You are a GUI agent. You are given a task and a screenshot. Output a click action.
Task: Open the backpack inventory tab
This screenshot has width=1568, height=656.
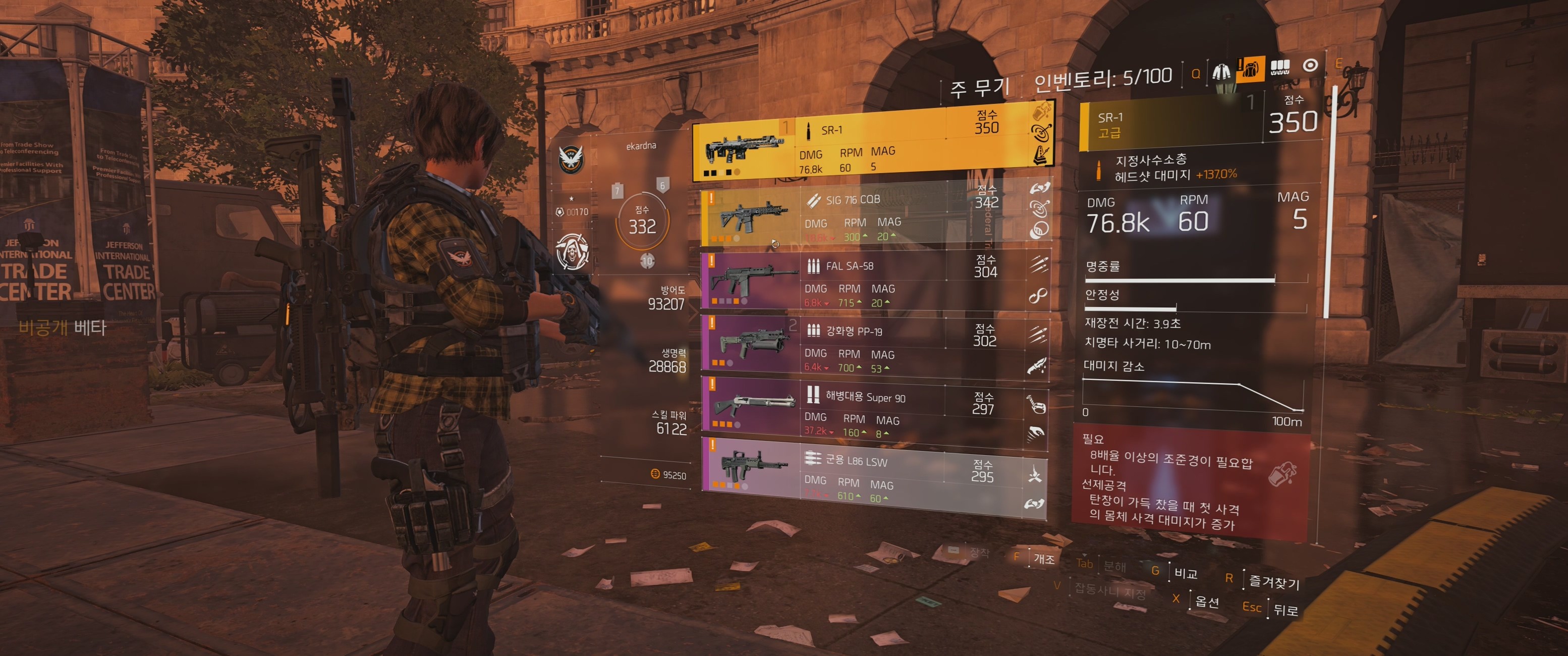coord(1250,69)
